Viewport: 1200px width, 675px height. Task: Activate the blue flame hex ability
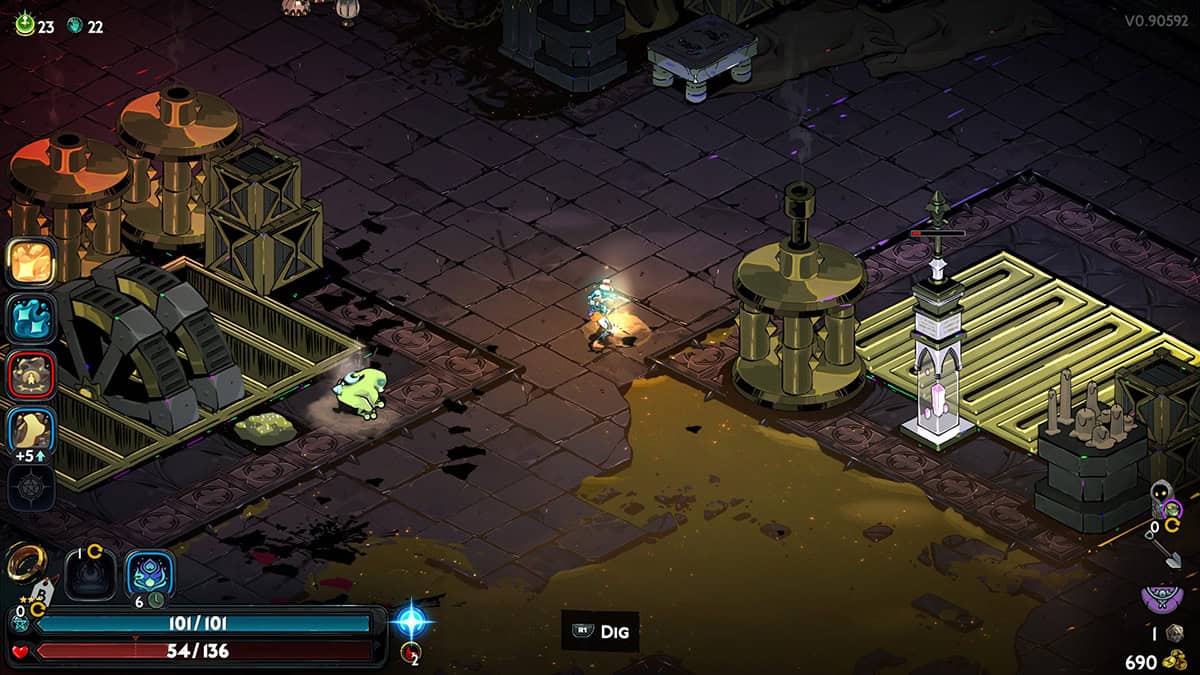[x=150, y=576]
